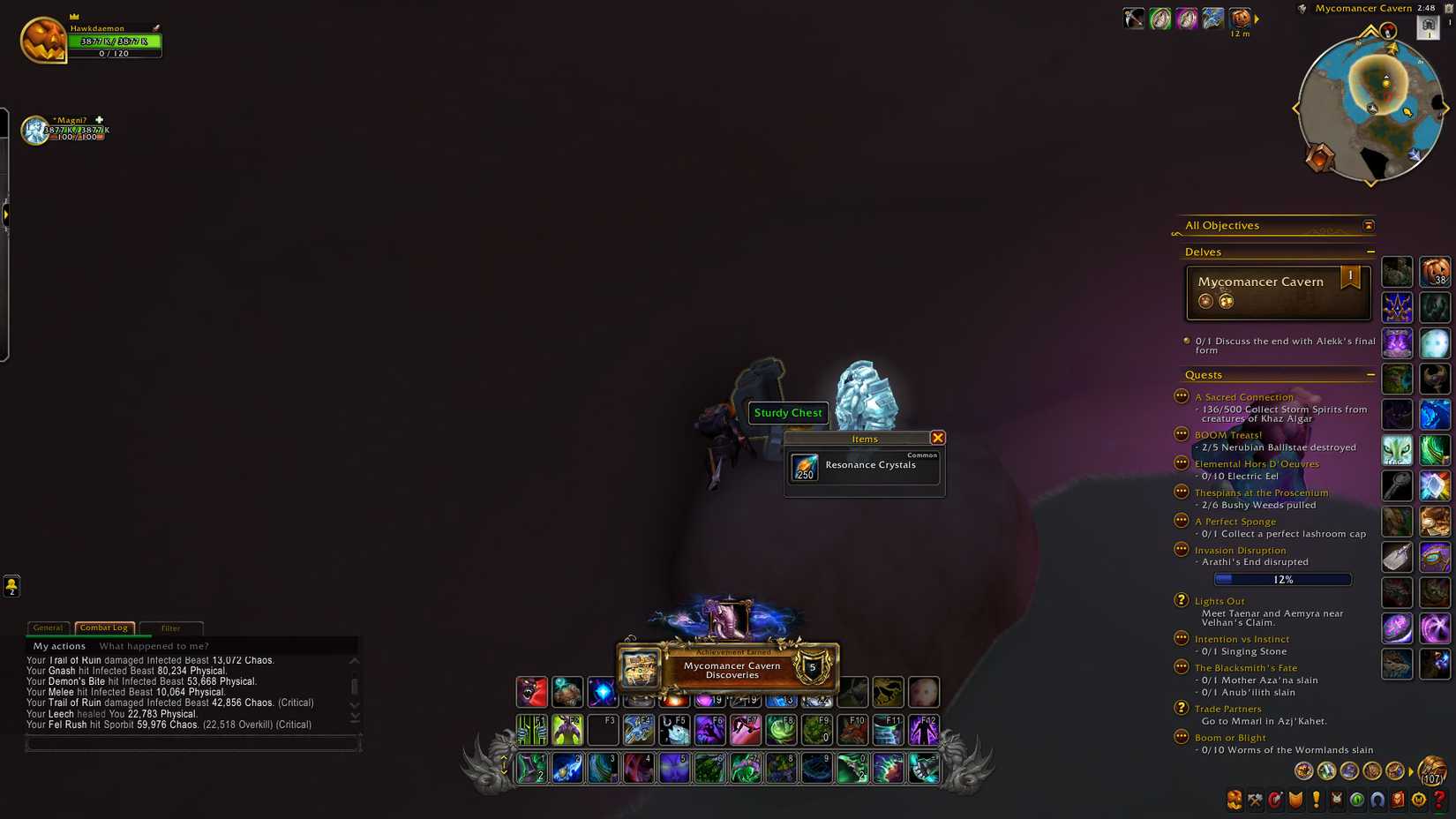
Task: Select the Resonance Crystals item icon
Action: (804, 468)
